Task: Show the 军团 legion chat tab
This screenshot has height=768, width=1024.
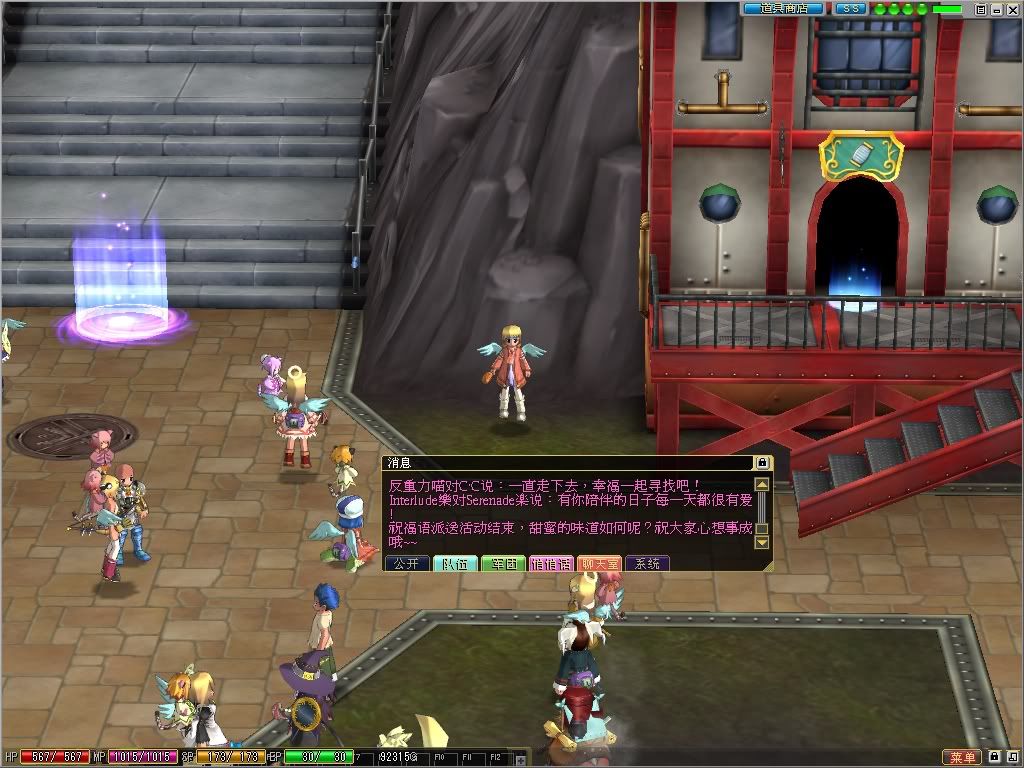Action: [503, 564]
